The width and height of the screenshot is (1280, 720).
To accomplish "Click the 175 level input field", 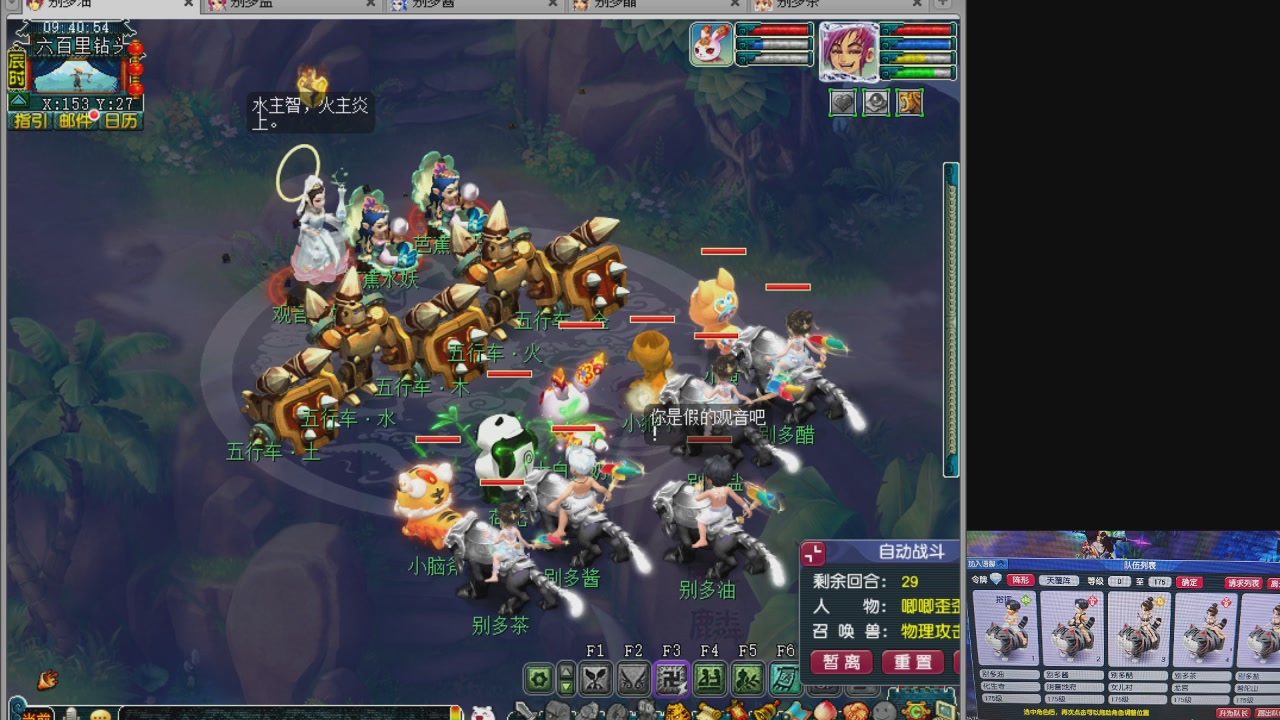I will point(1158,580).
